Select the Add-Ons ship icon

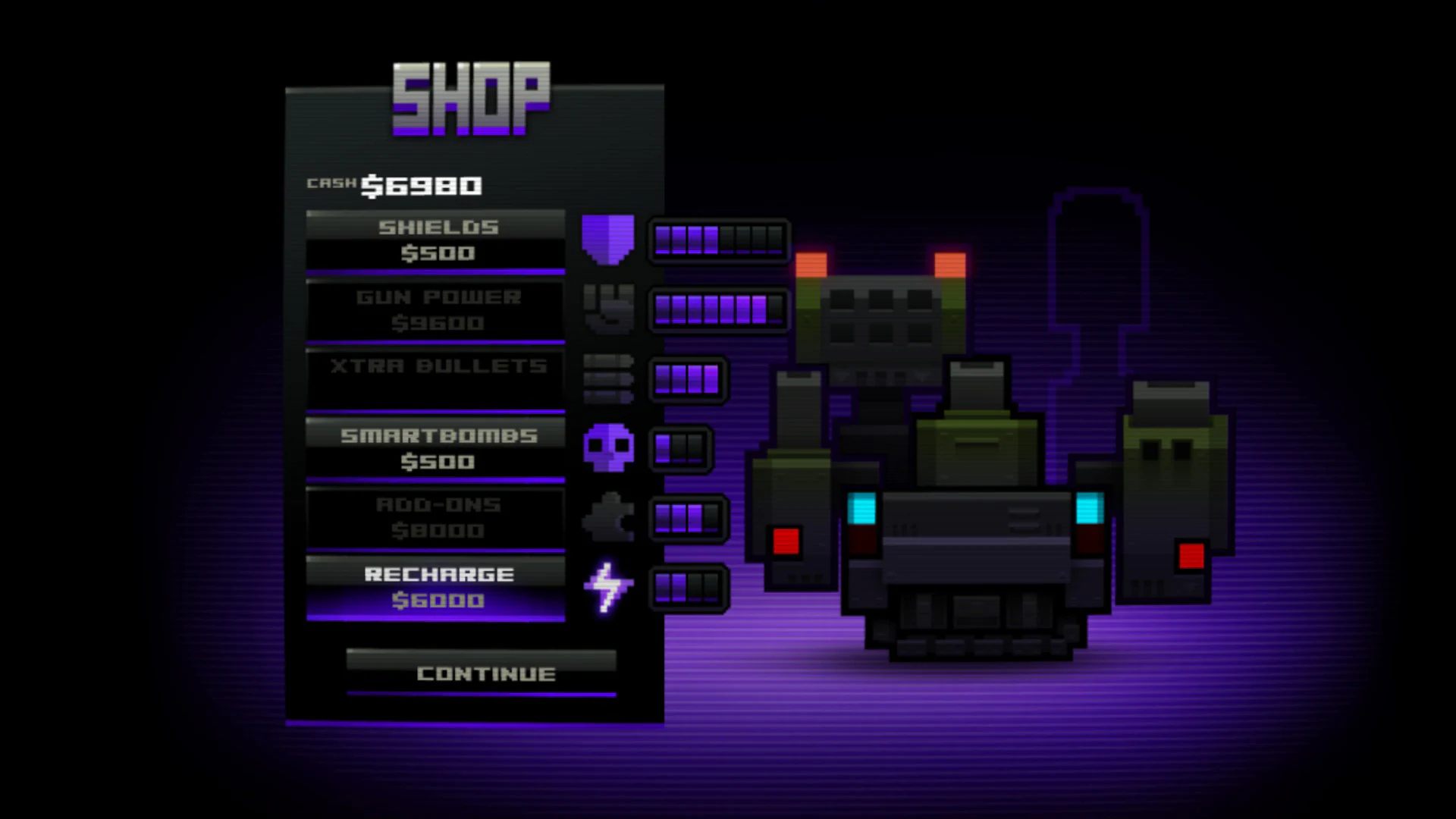[x=607, y=516]
